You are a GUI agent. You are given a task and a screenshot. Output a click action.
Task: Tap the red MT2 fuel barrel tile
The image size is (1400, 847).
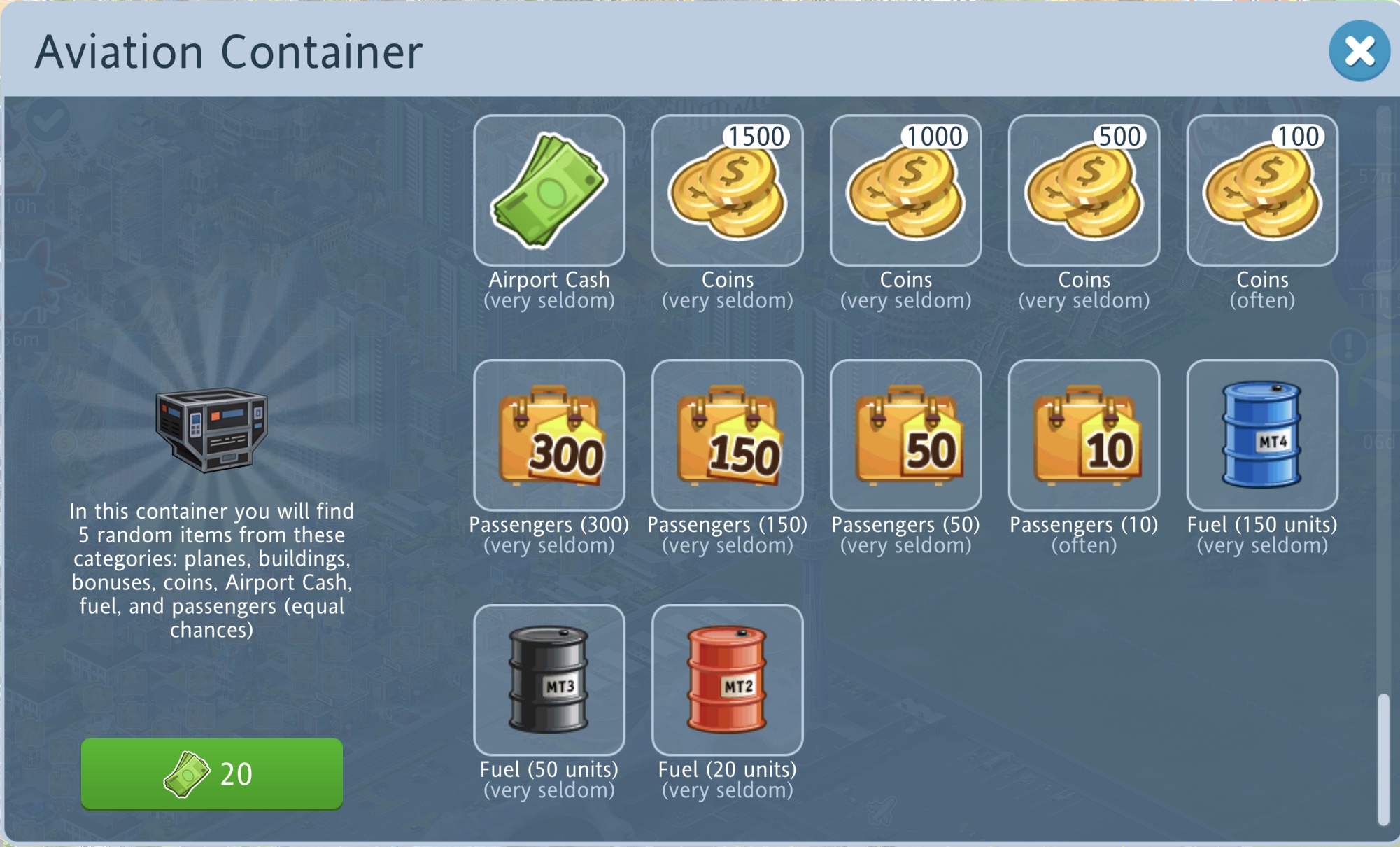pos(727,680)
